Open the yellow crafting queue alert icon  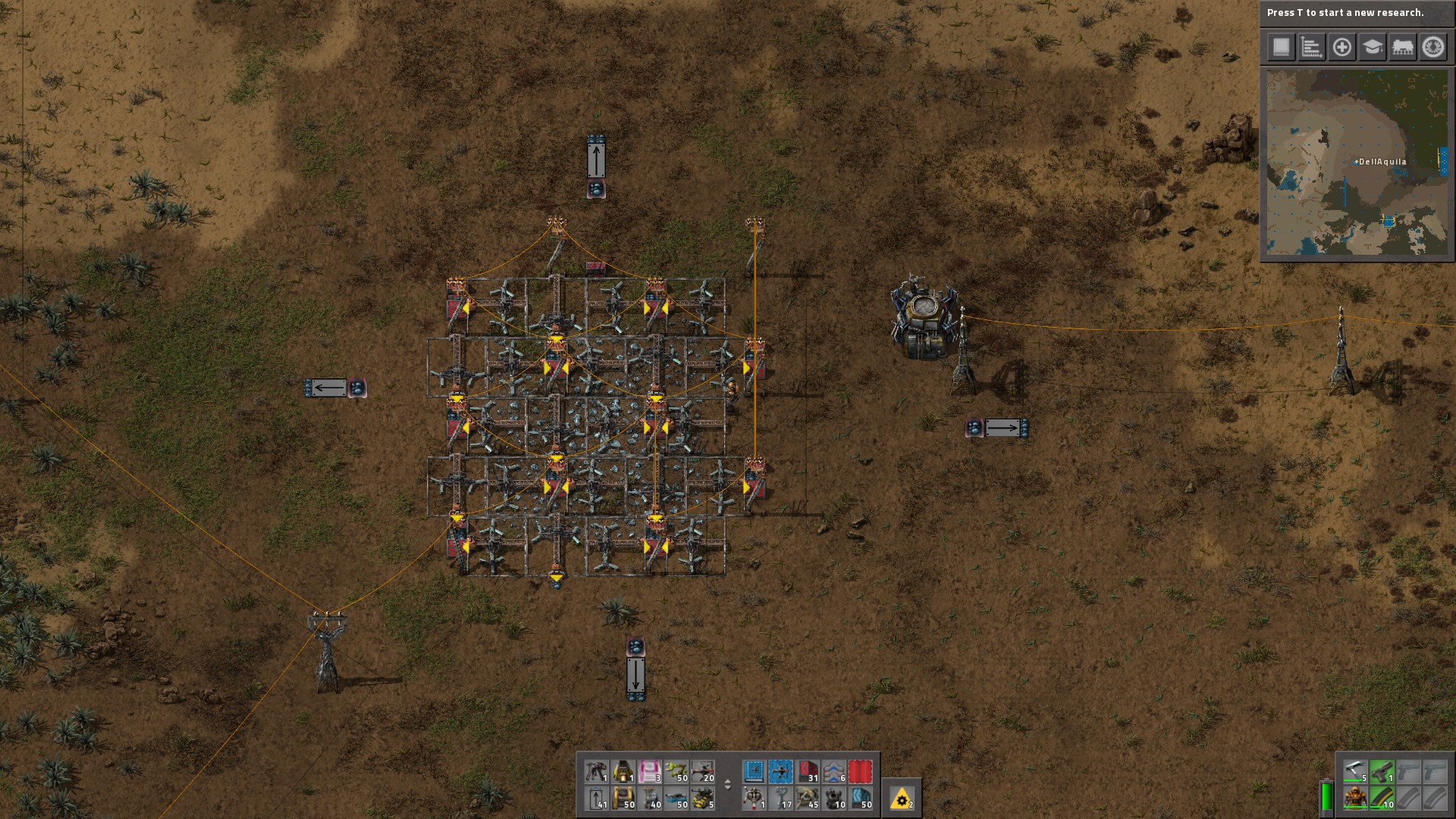point(902,798)
